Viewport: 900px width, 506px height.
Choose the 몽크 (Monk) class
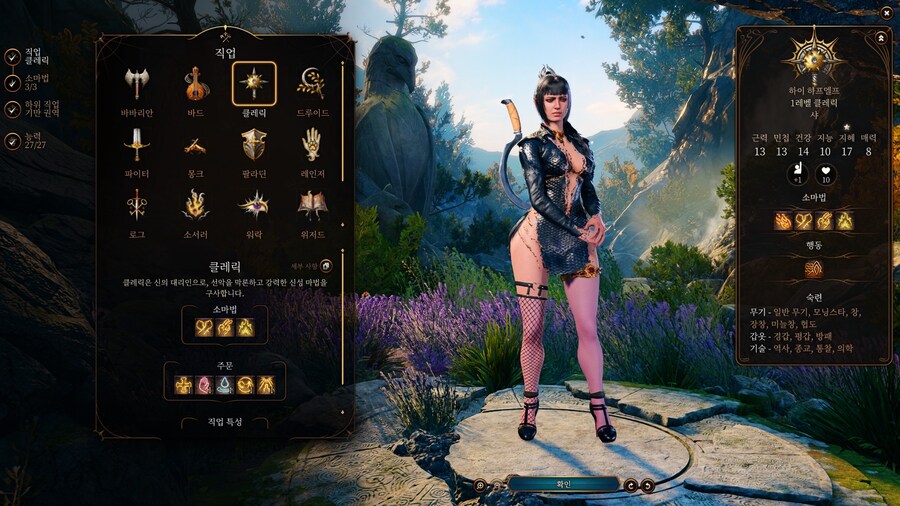coord(196,144)
